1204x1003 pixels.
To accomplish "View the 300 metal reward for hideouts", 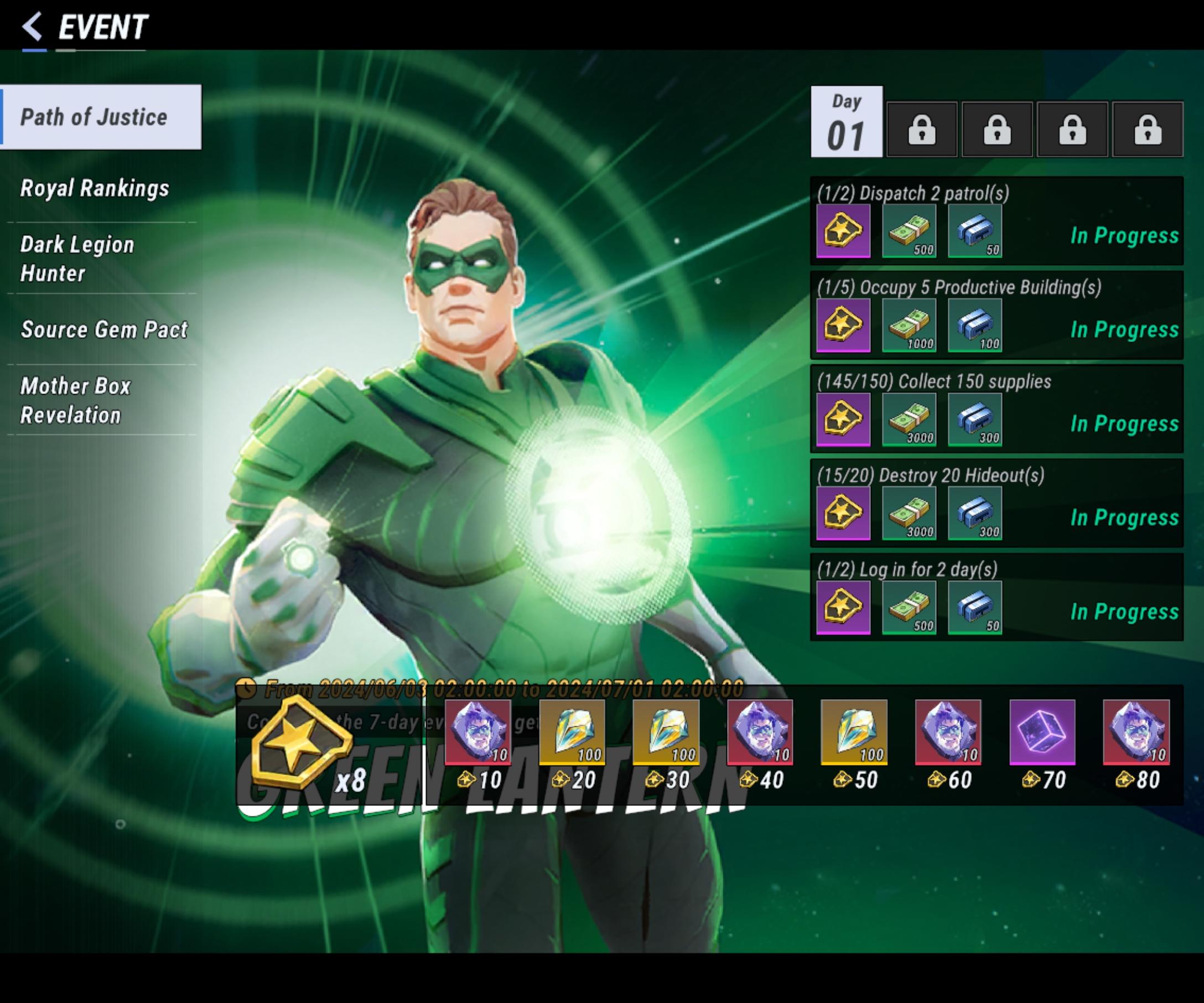I will (975, 513).
